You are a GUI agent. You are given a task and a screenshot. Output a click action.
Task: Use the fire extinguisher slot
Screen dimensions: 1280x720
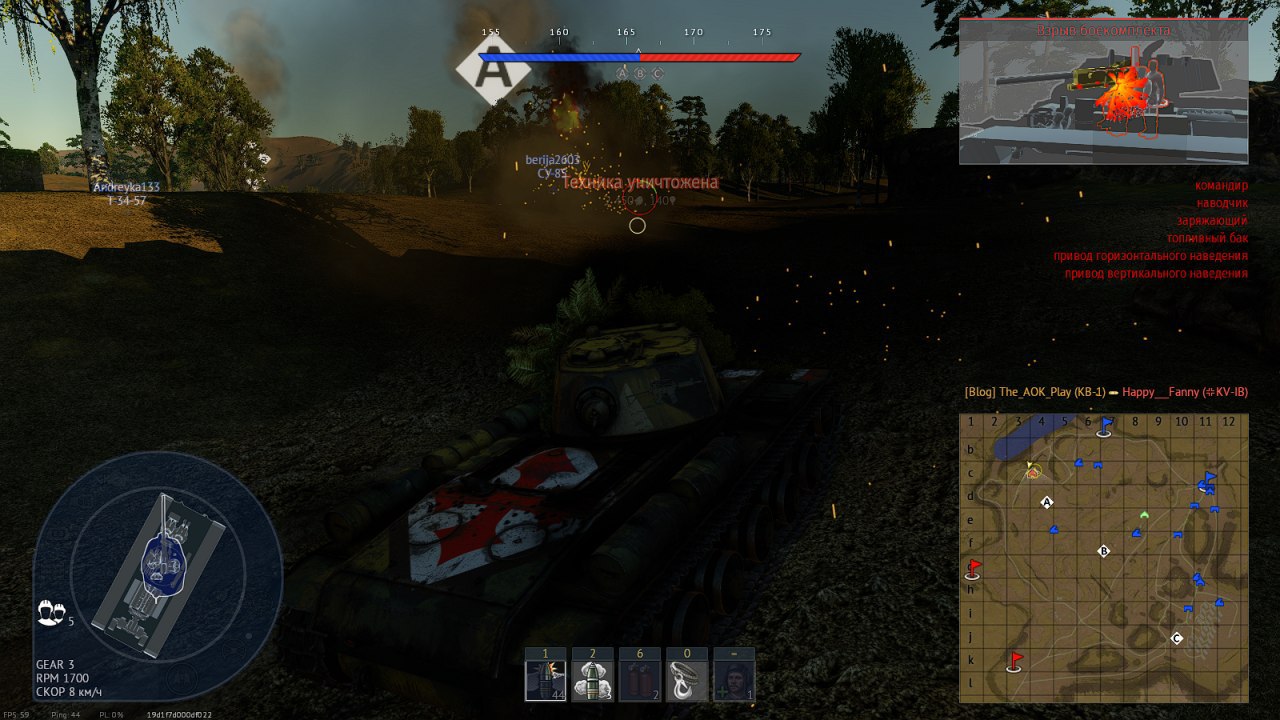click(x=640, y=681)
